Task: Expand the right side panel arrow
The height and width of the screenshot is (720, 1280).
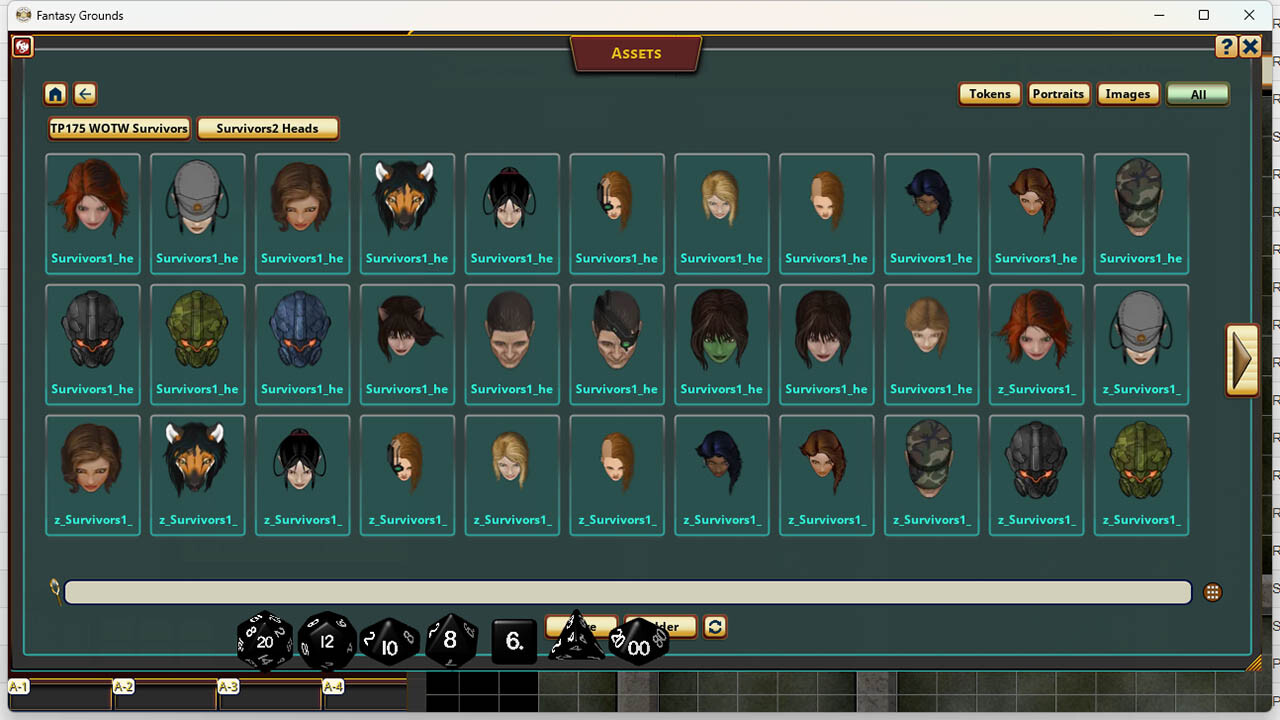Action: [x=1242, y=358]
